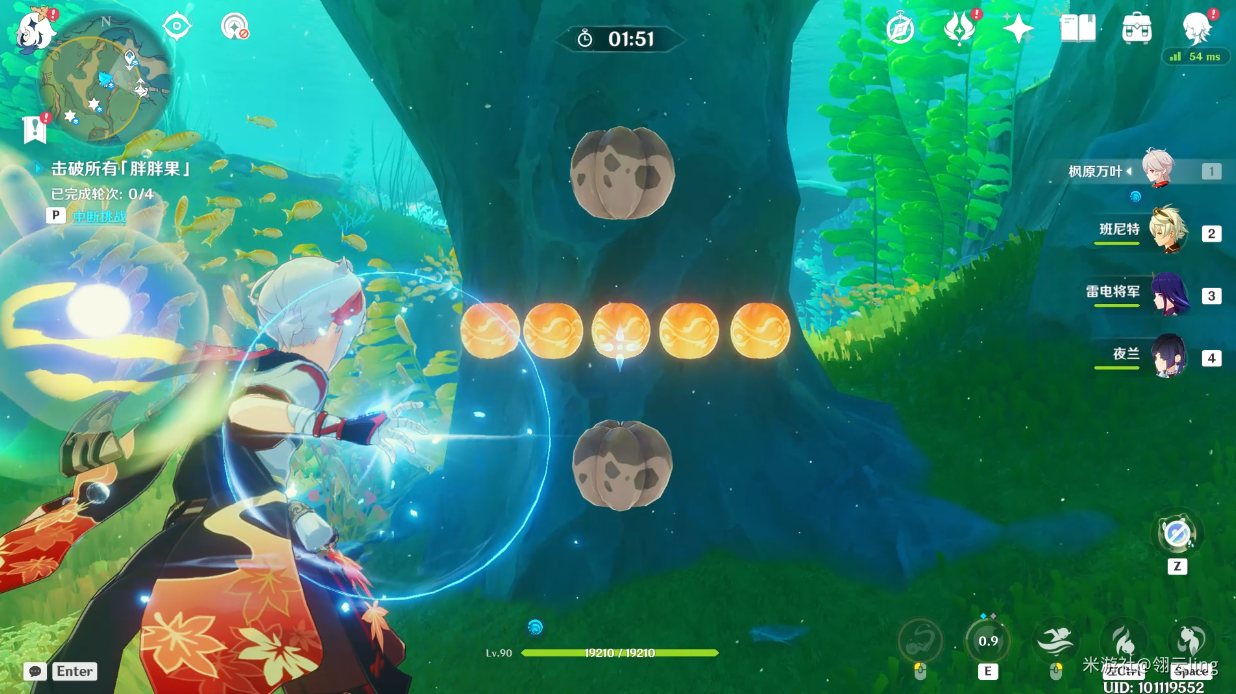The width and height of the screenshot is (1236, 694).
Task: Use the gadget icon above the Z key
Action: [1177, 535]
